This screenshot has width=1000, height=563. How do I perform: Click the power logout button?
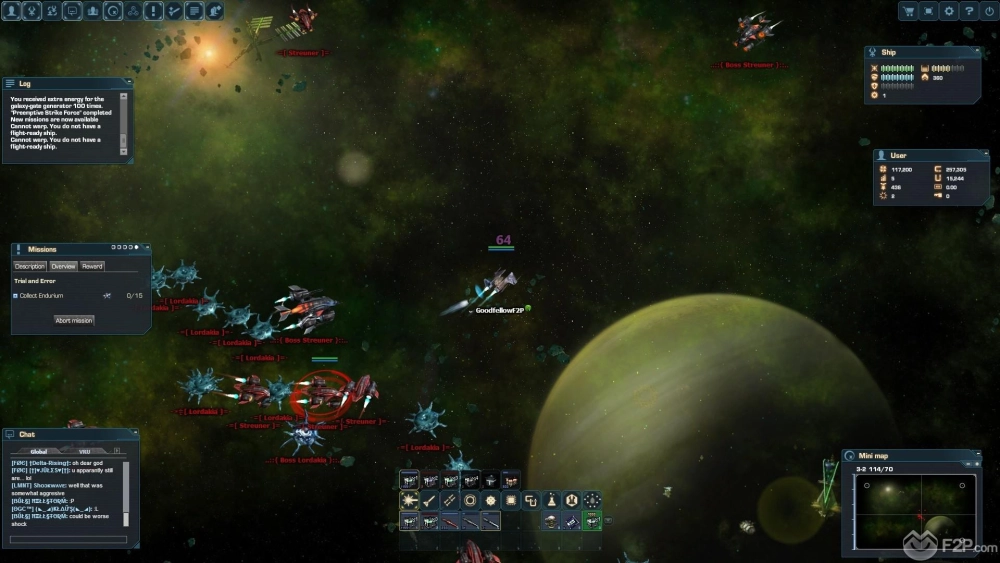coord(988,11)
